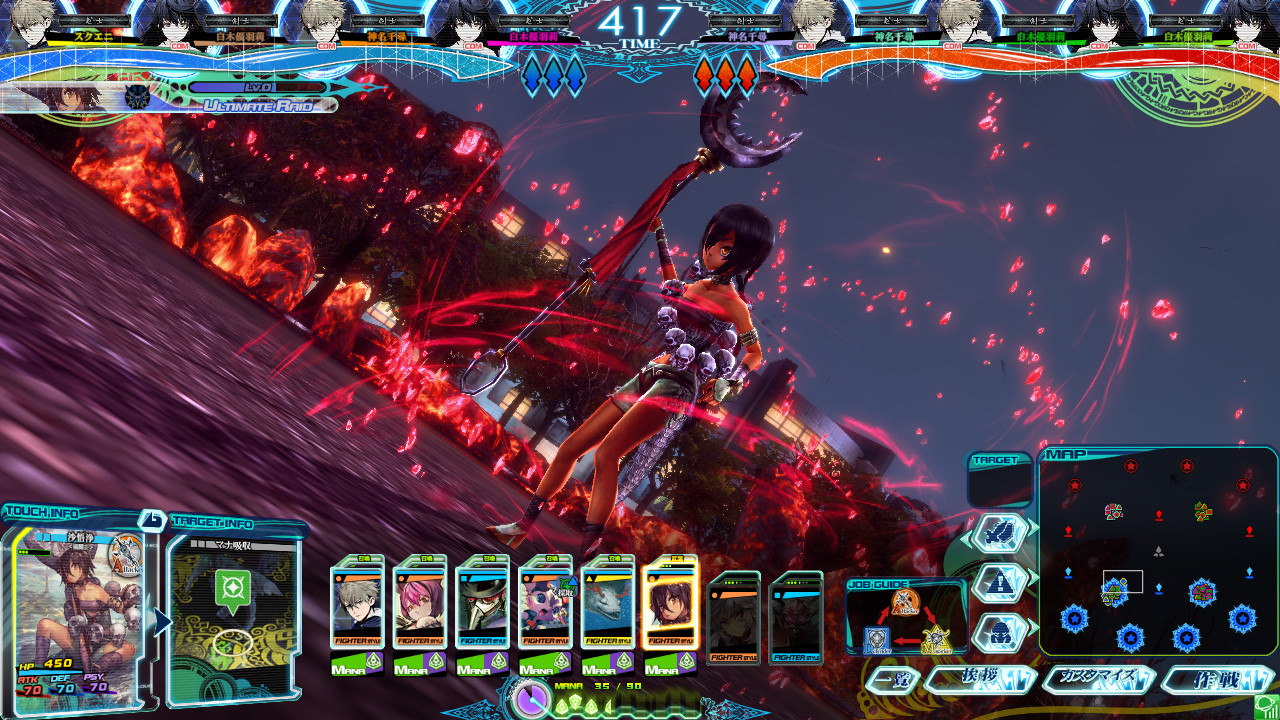Screen dimensions: 1280x720
Task: Open the カスタマイズ customize menu
Action: (x=1098, y=678)
